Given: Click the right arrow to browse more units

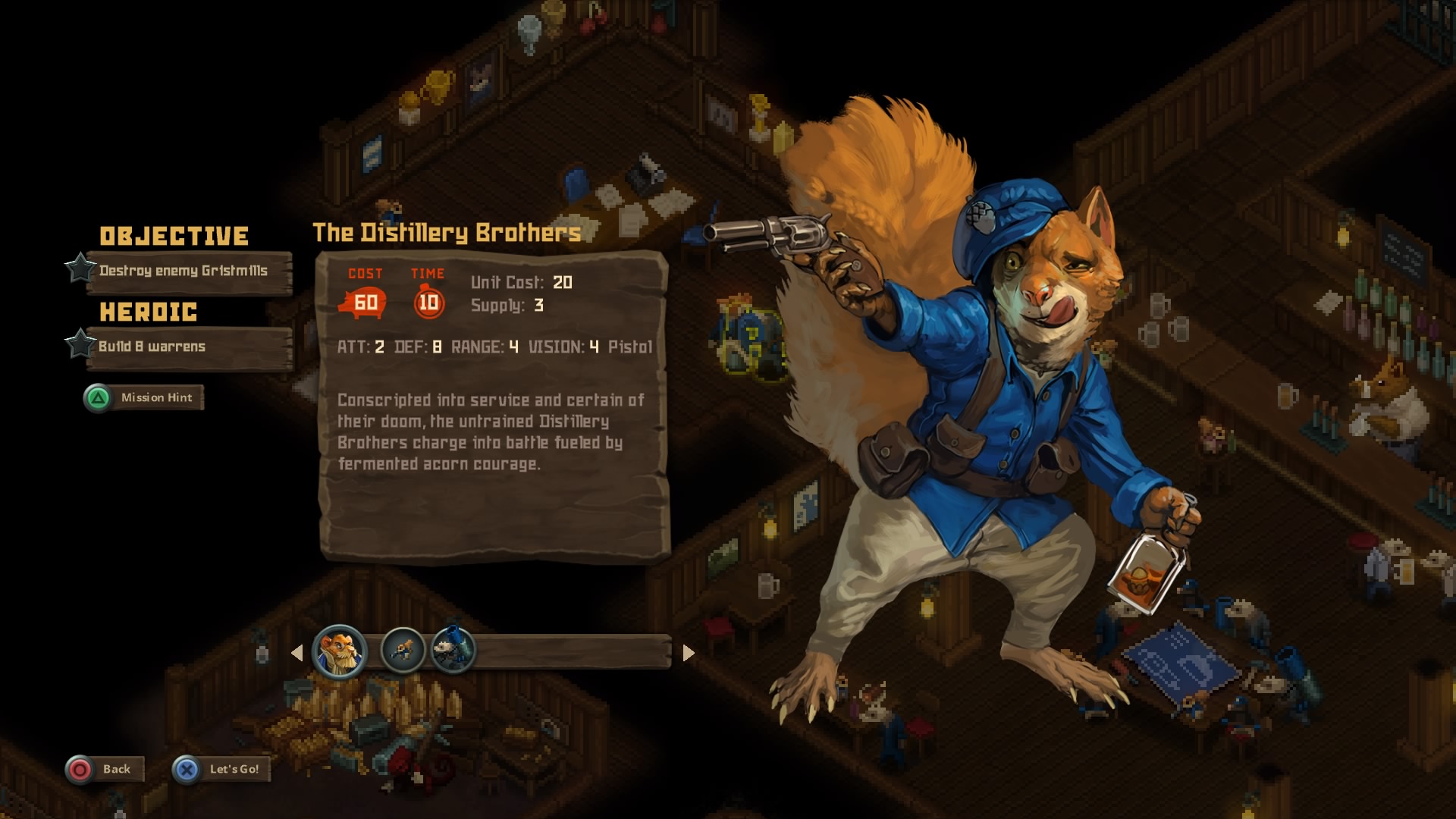Looking at the screenshot, I should click(x=689, y=651).
